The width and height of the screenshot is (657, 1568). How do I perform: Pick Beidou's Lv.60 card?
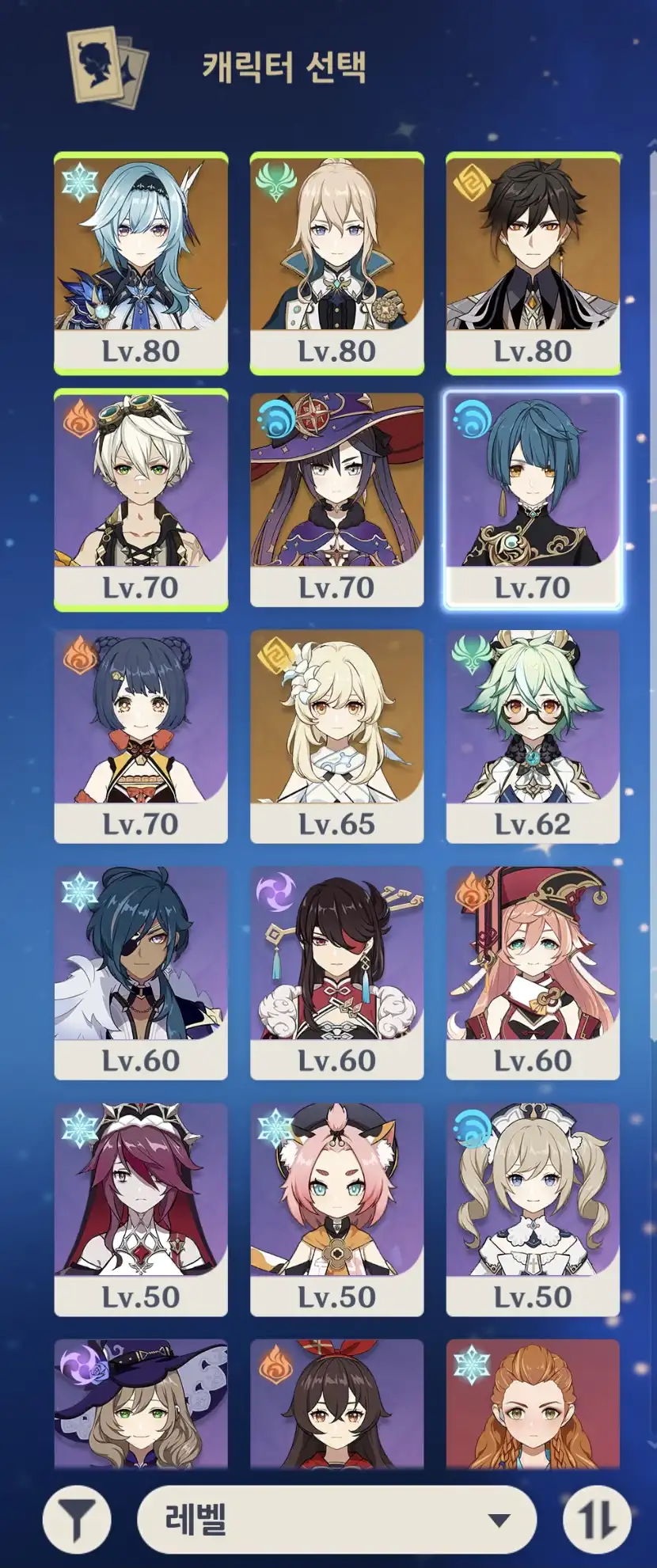337,973
